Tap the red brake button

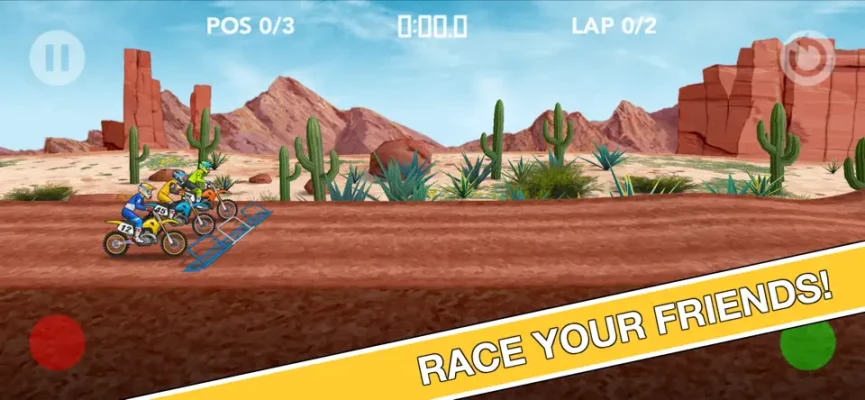57,343
